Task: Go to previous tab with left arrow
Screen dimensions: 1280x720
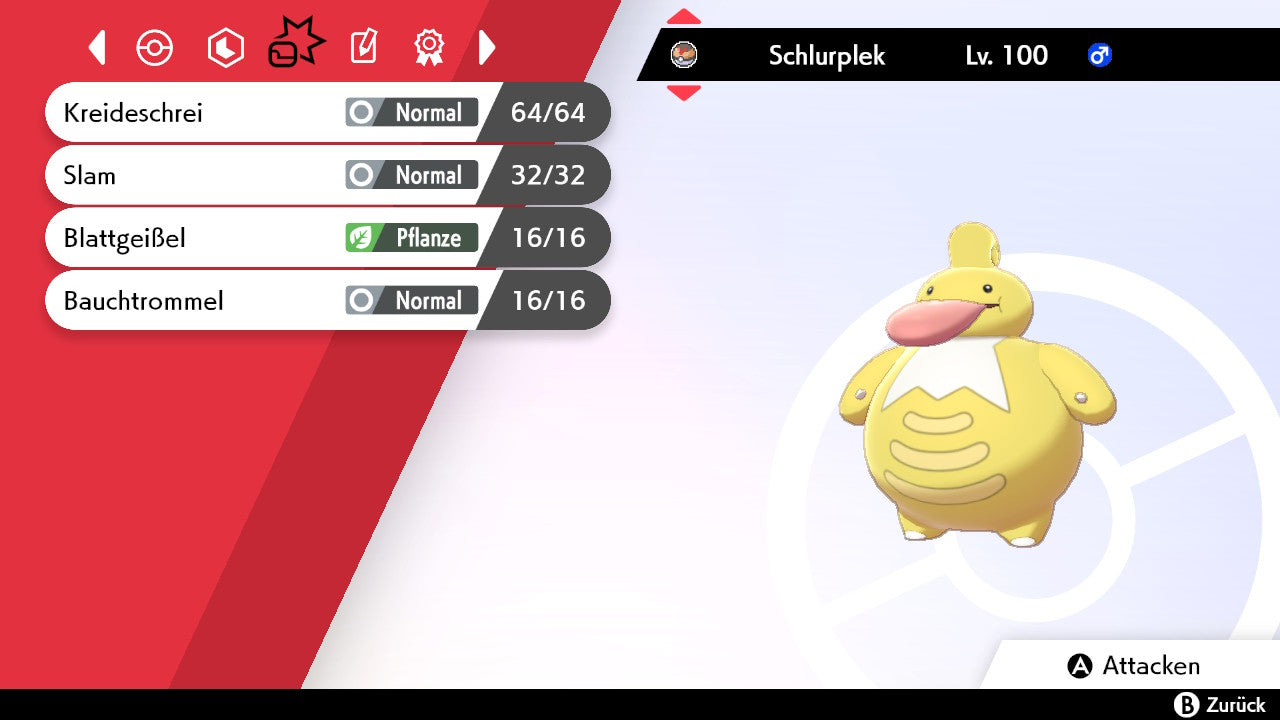Action: pyautogui.click(x=97, y=47)
